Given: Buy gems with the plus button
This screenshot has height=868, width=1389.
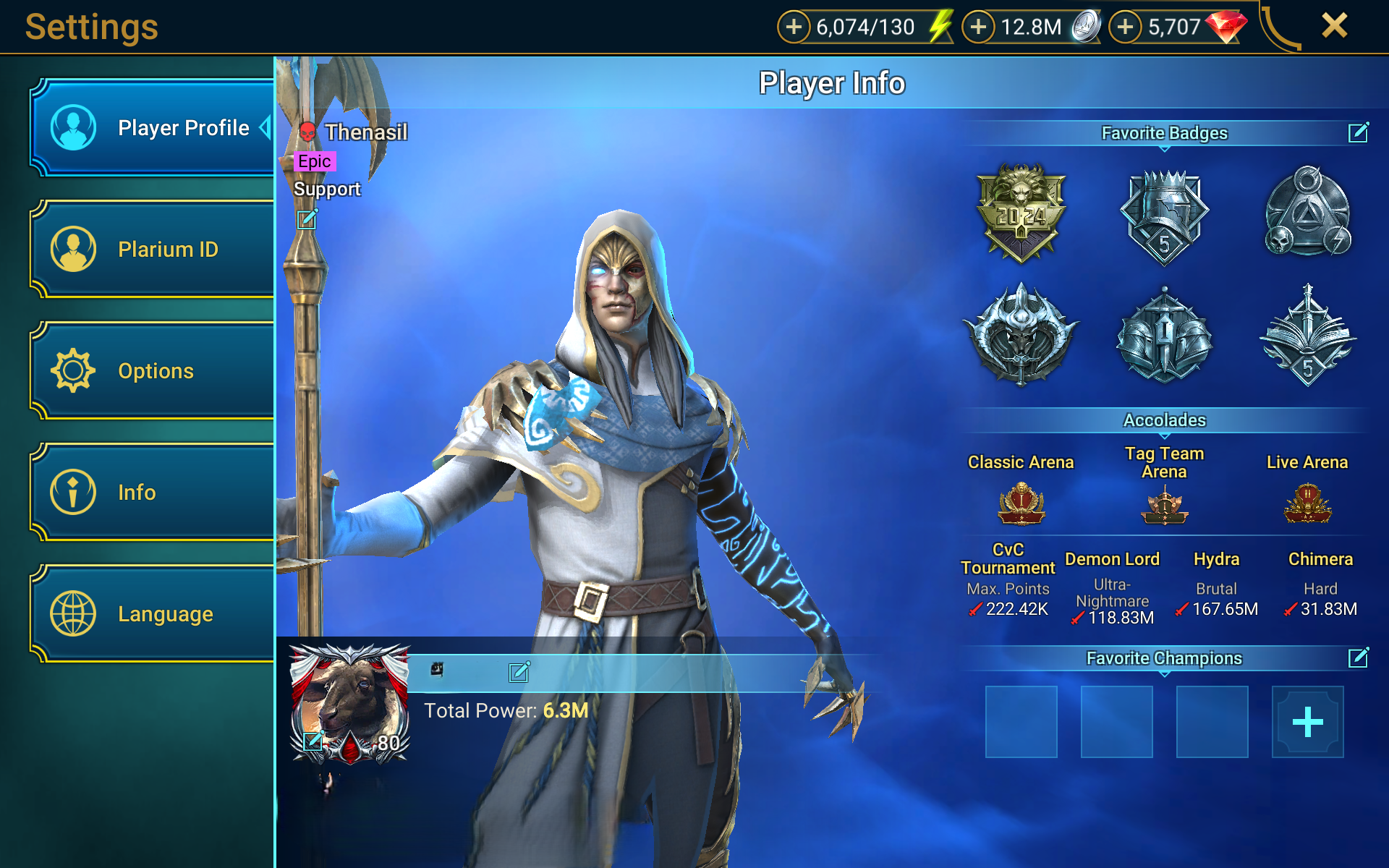Looking at the screenshot, I should [x=1125, y=27].
